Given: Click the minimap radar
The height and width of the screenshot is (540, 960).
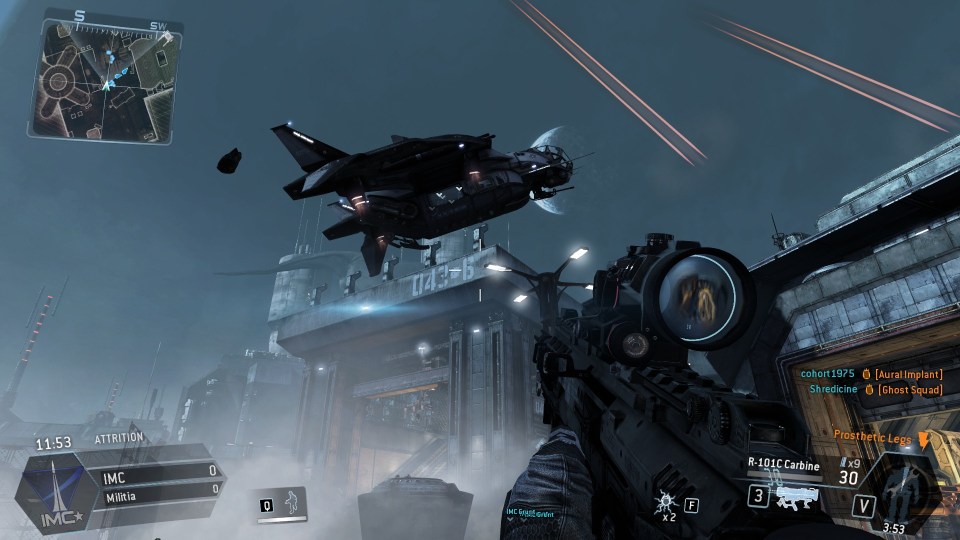Looking at the screenshot, I should [103, 80].
